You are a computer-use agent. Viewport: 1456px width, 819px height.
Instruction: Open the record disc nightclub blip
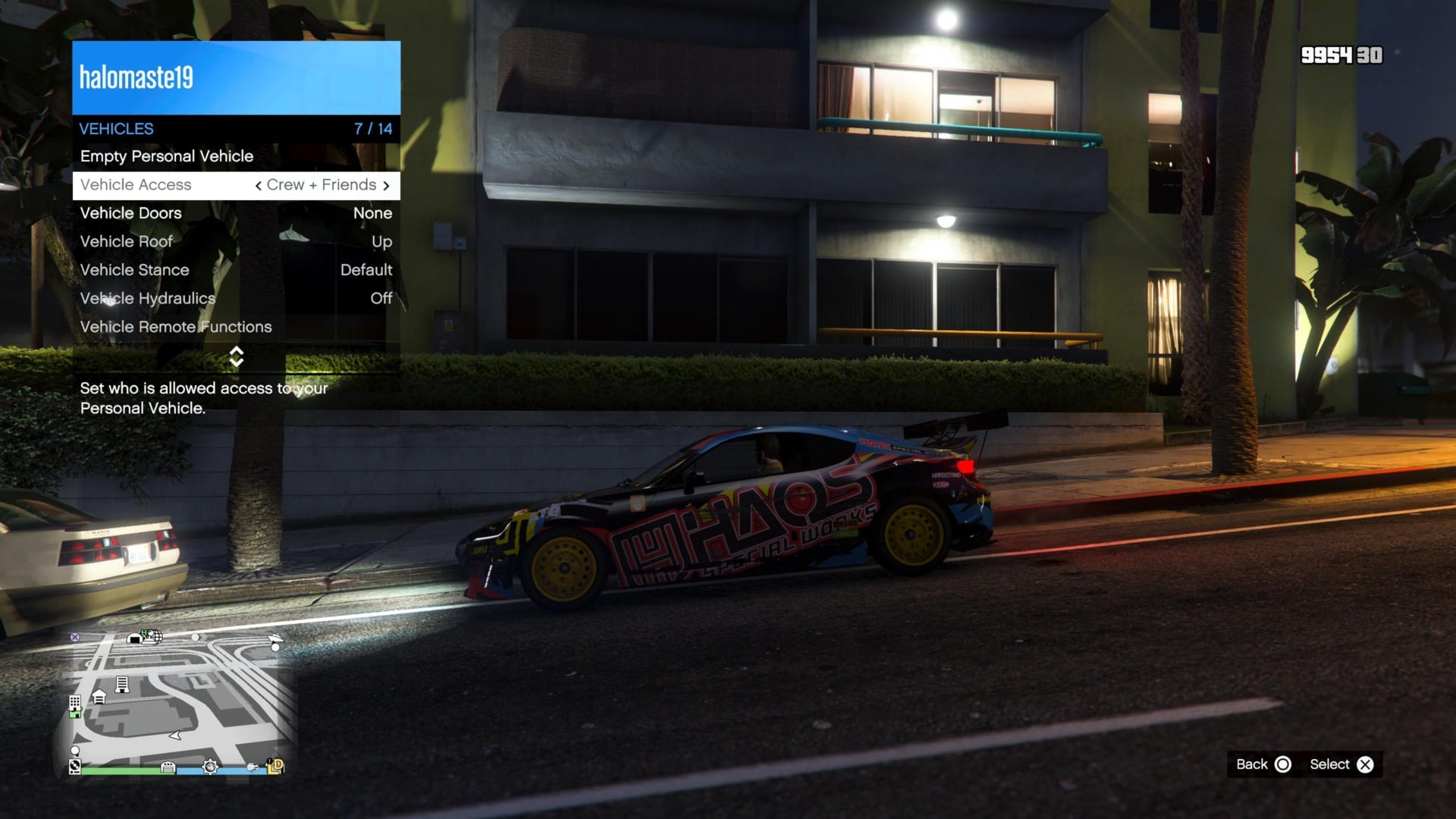coord(74,767)
